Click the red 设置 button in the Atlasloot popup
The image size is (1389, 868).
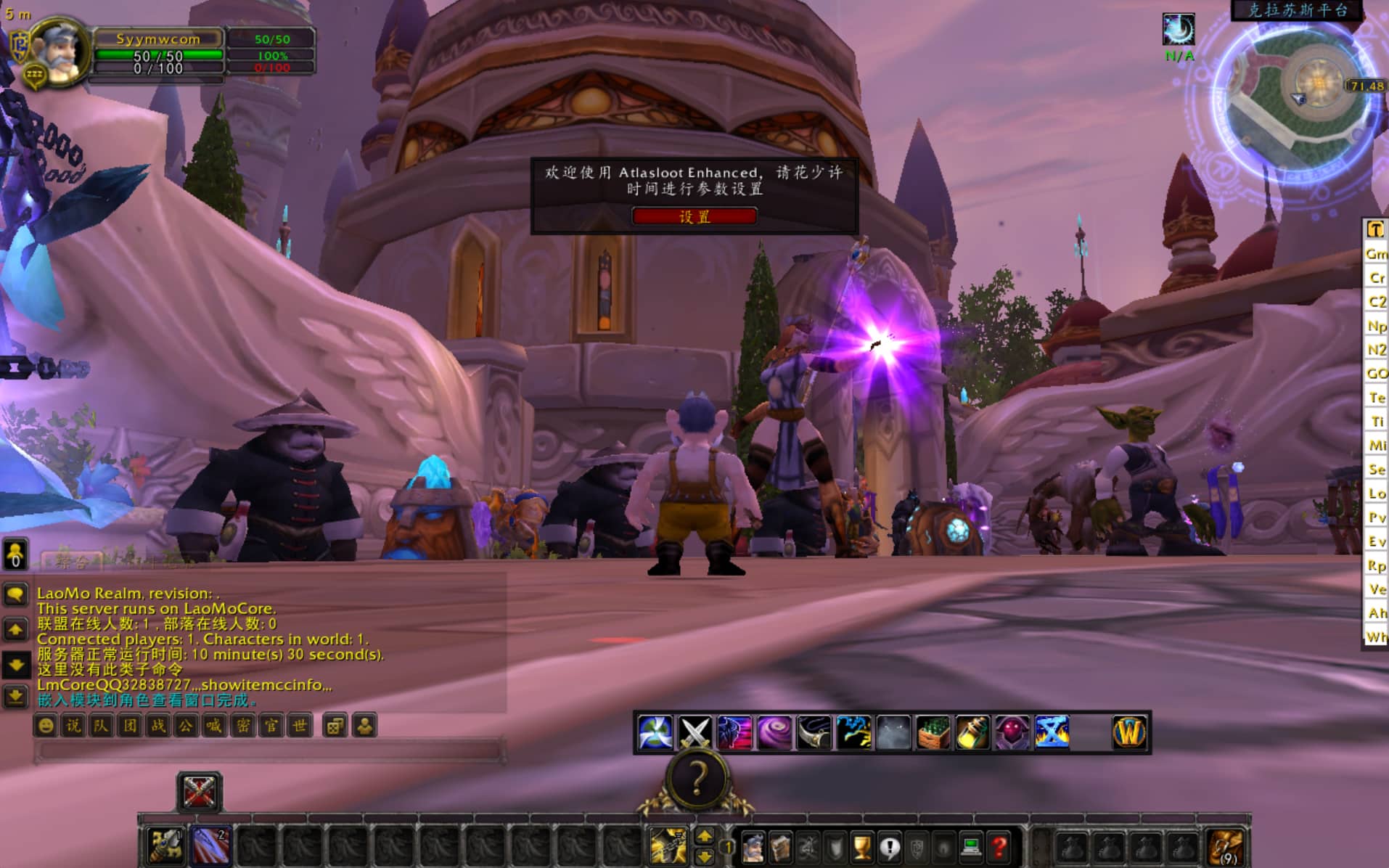tap(694, 216)
